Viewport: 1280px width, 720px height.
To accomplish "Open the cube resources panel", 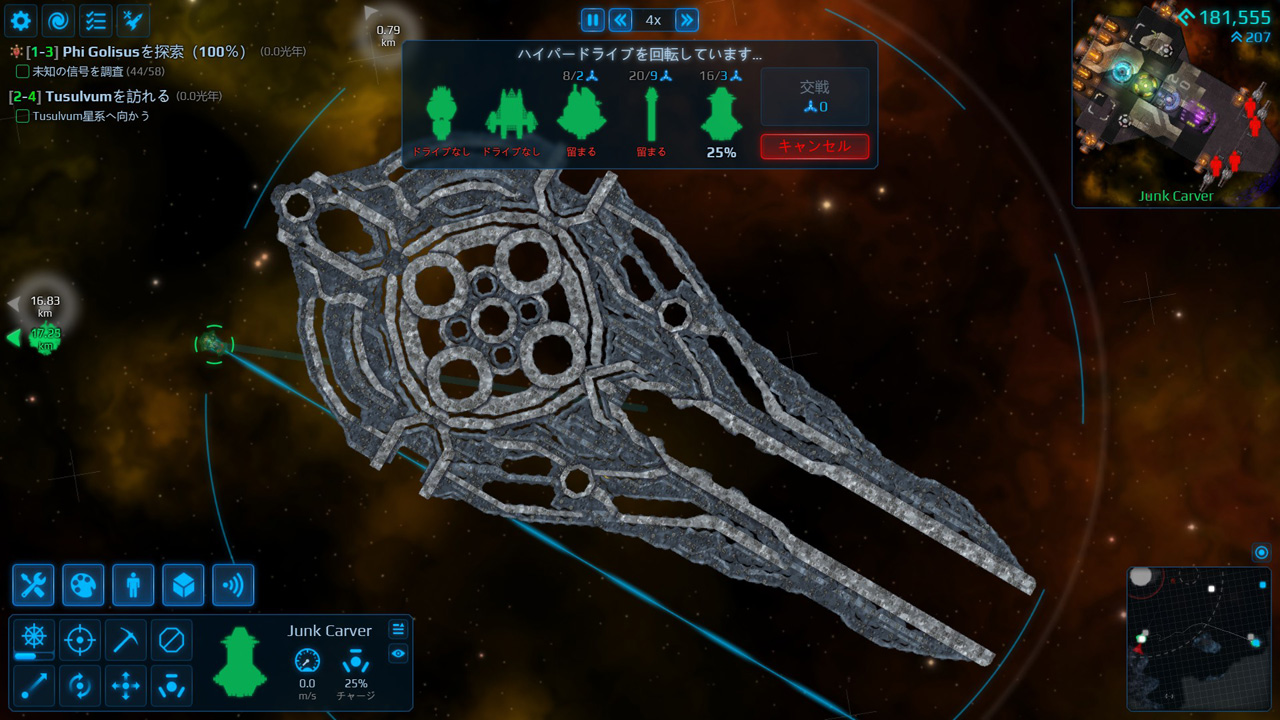I will 183,585.
